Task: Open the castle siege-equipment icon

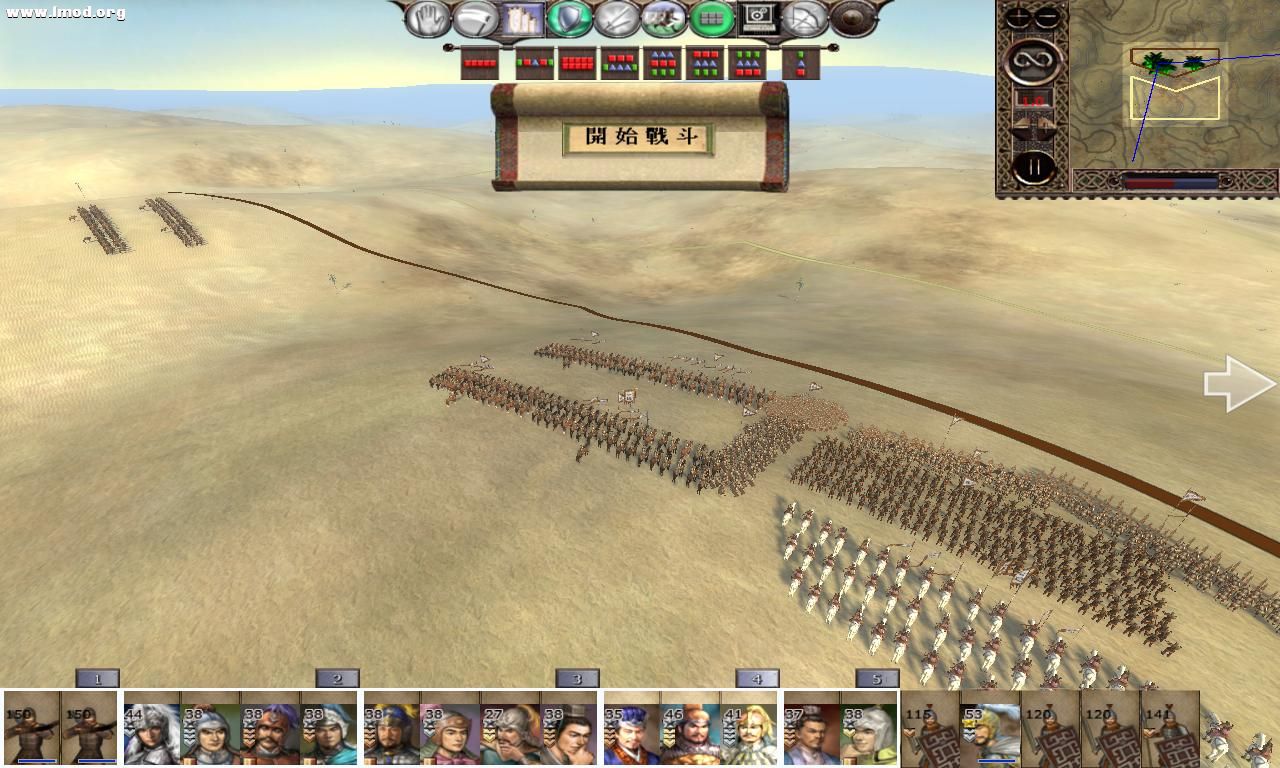Action: pos(521,19)
